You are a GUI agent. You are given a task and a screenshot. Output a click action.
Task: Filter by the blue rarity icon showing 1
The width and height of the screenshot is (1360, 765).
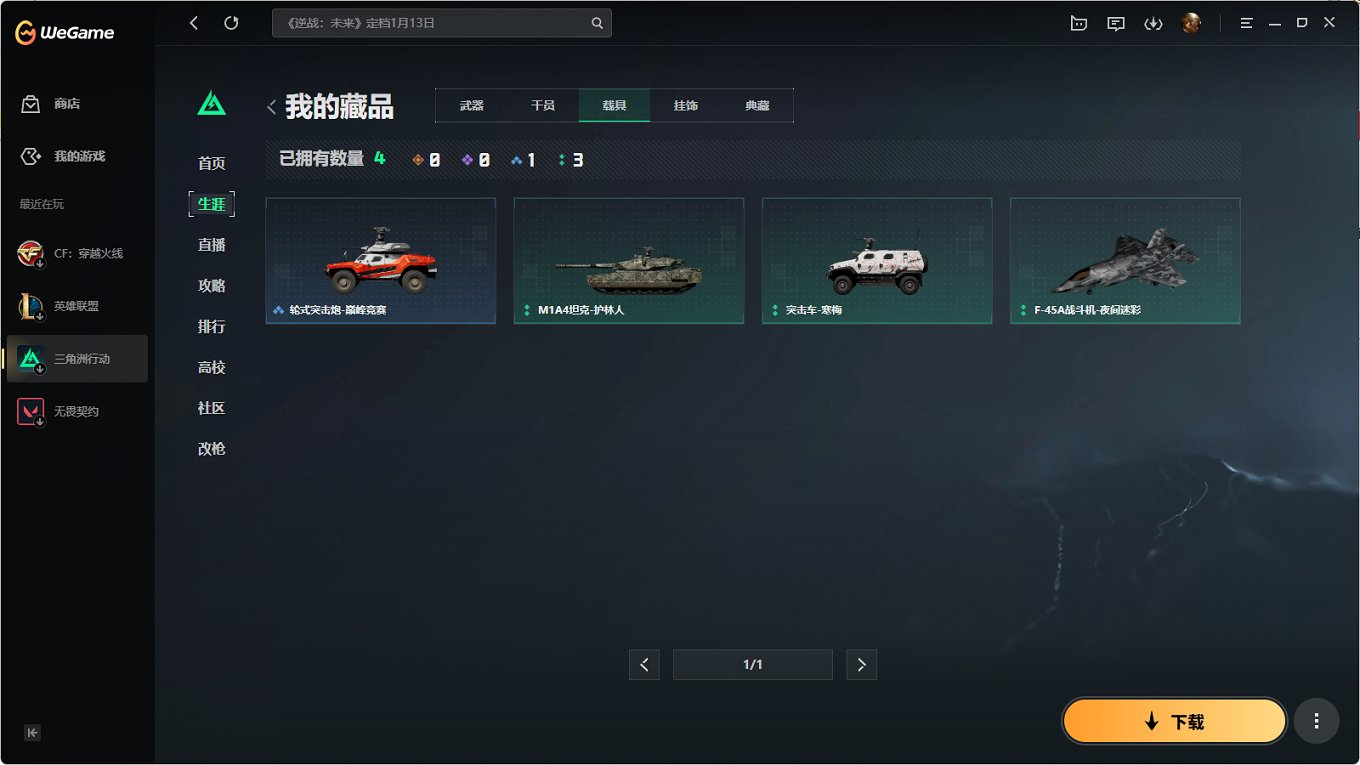coord(516,158)
